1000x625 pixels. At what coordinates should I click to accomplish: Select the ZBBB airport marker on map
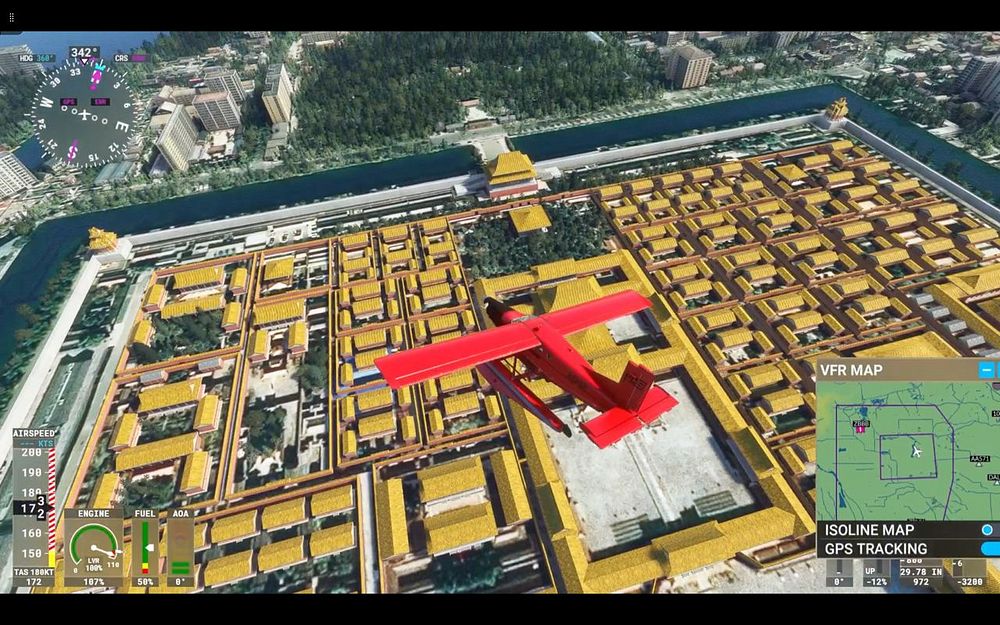(x=861, y=426)
